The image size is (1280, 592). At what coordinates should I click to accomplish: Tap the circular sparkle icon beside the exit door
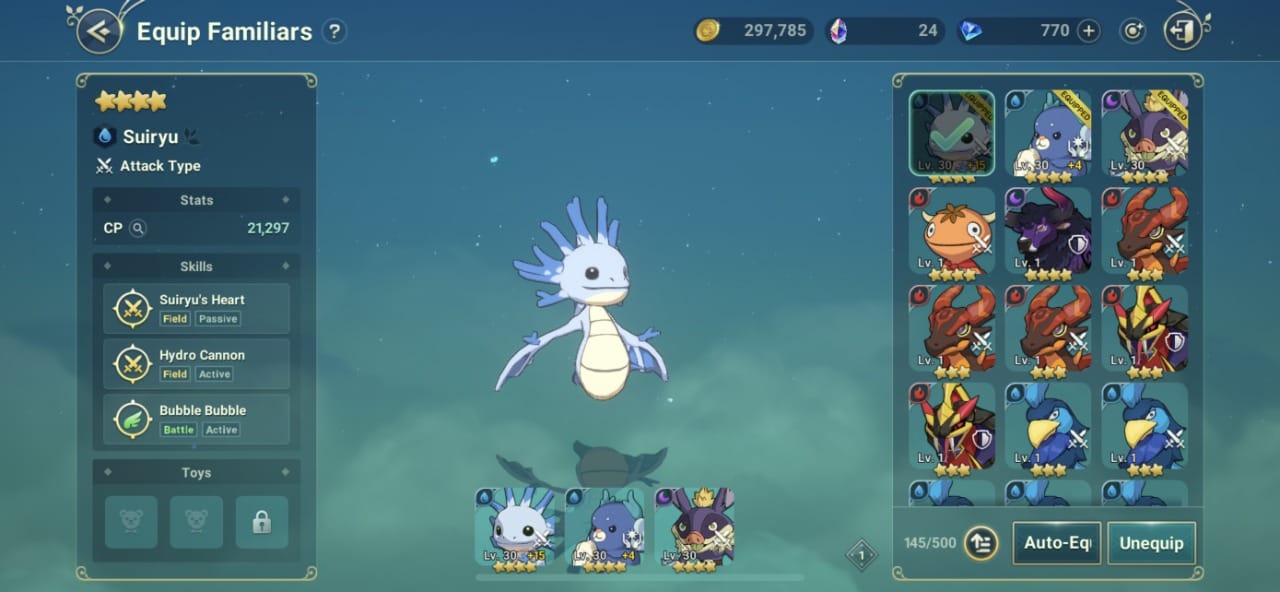1132,31
